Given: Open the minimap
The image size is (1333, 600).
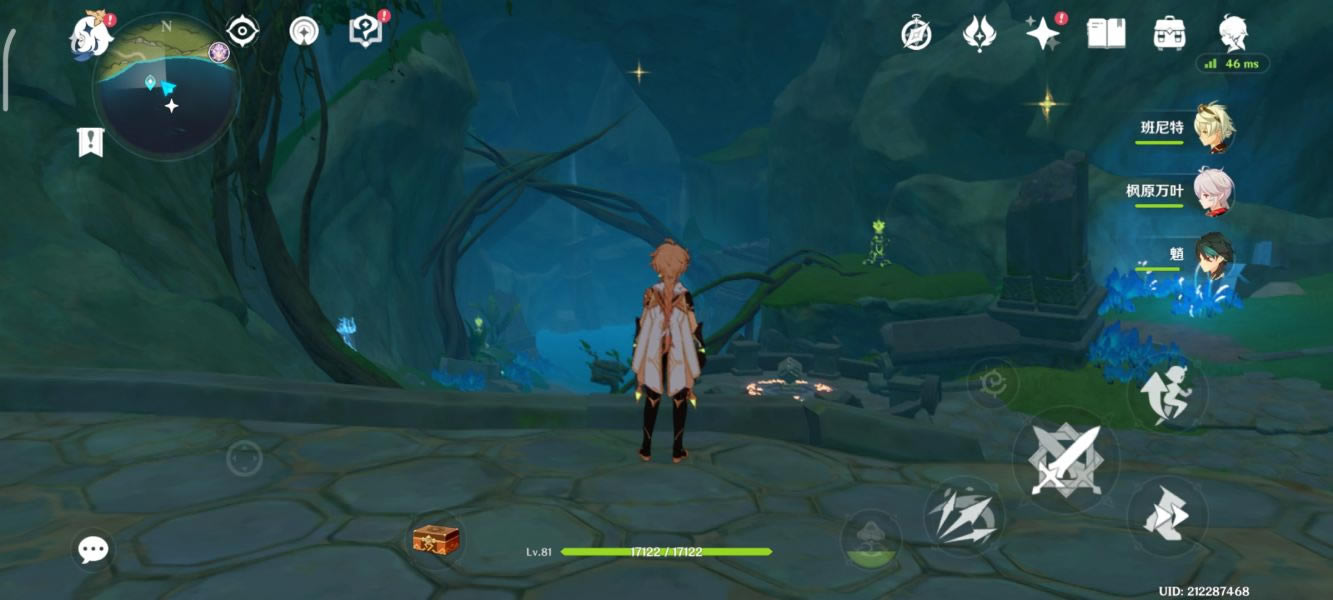Looking at the screenshot, I should pos(165,88).
